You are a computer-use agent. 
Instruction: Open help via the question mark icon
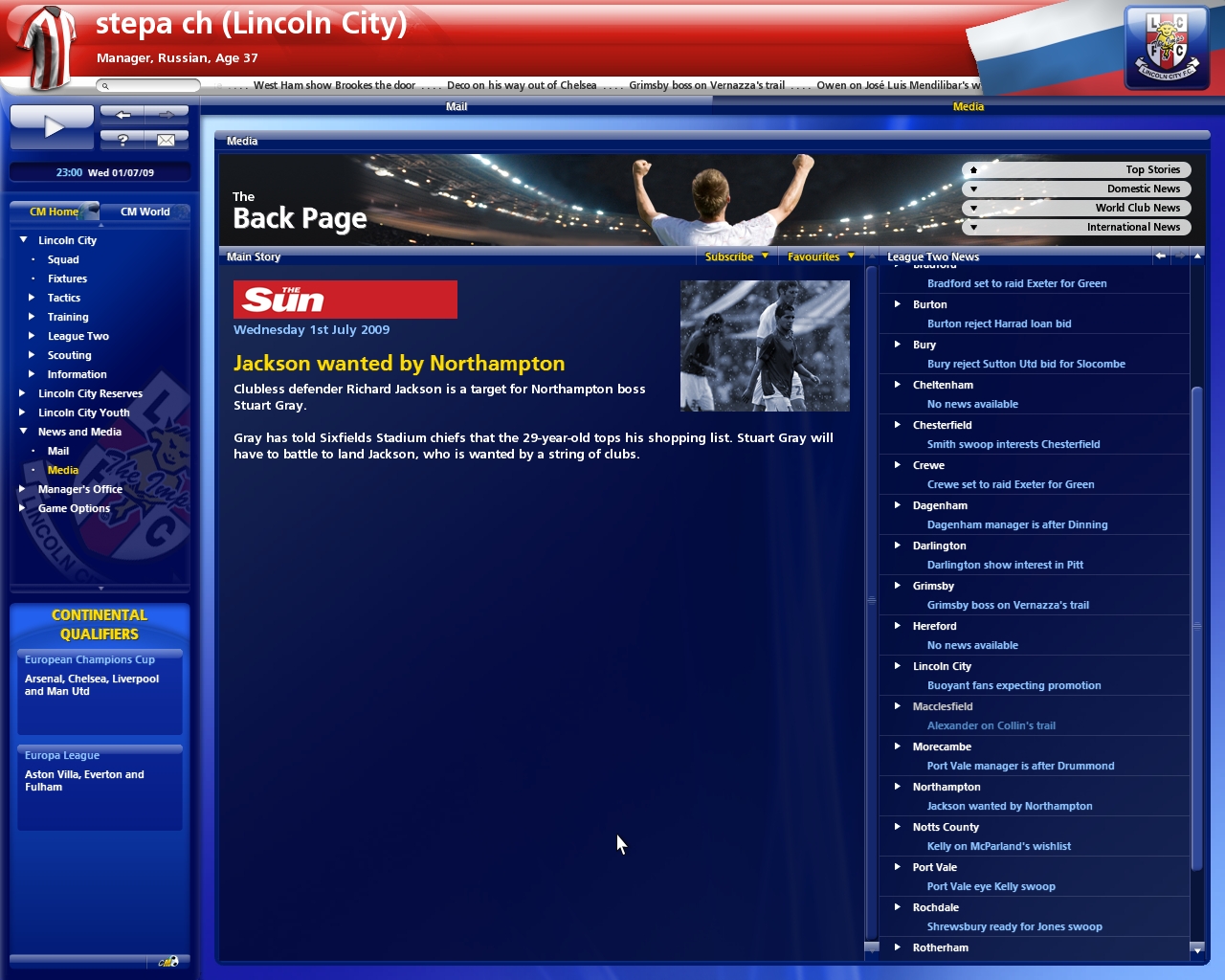[x=122, y=140]
